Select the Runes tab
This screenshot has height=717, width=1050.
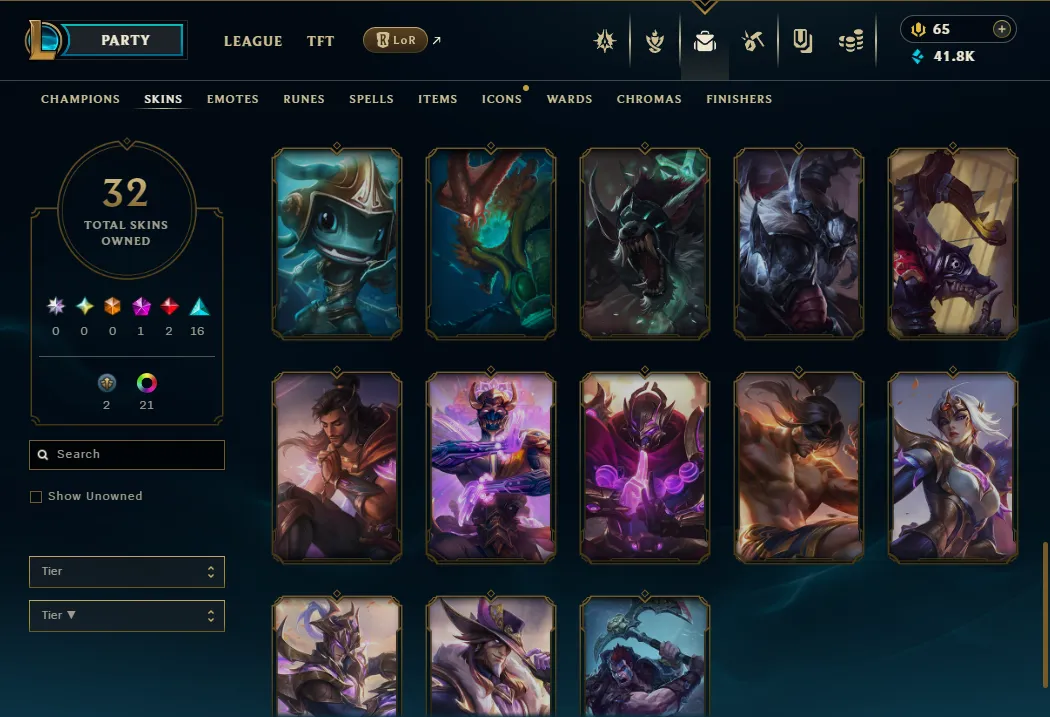304,99
